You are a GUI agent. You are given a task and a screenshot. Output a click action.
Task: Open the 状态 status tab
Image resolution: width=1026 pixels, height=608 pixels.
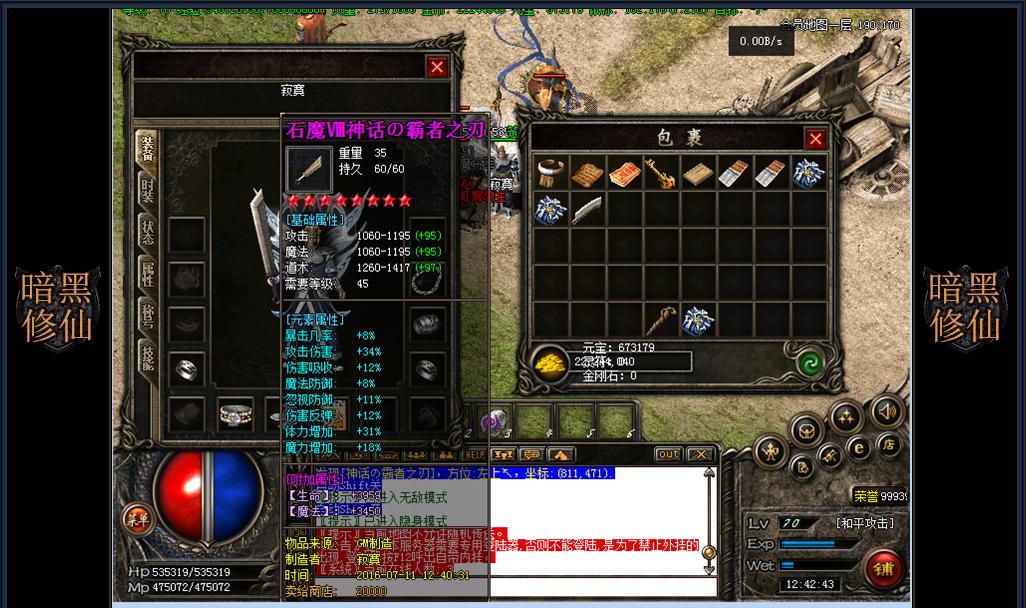(147, 232)
